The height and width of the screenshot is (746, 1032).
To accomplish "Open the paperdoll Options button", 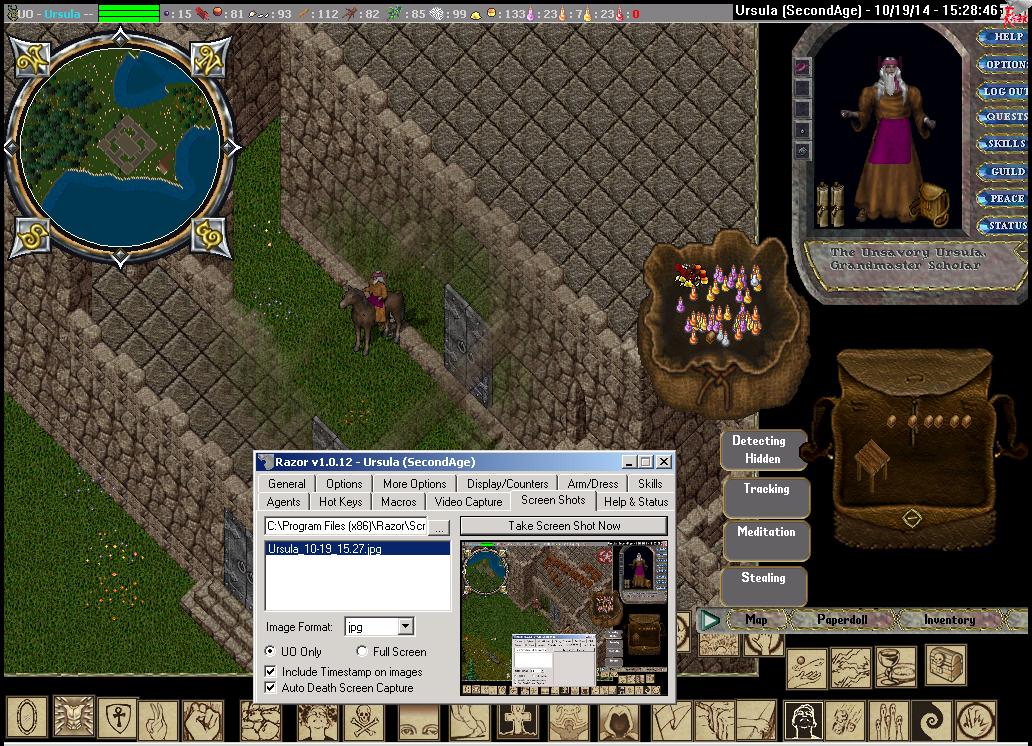I will pos(1005,64).
